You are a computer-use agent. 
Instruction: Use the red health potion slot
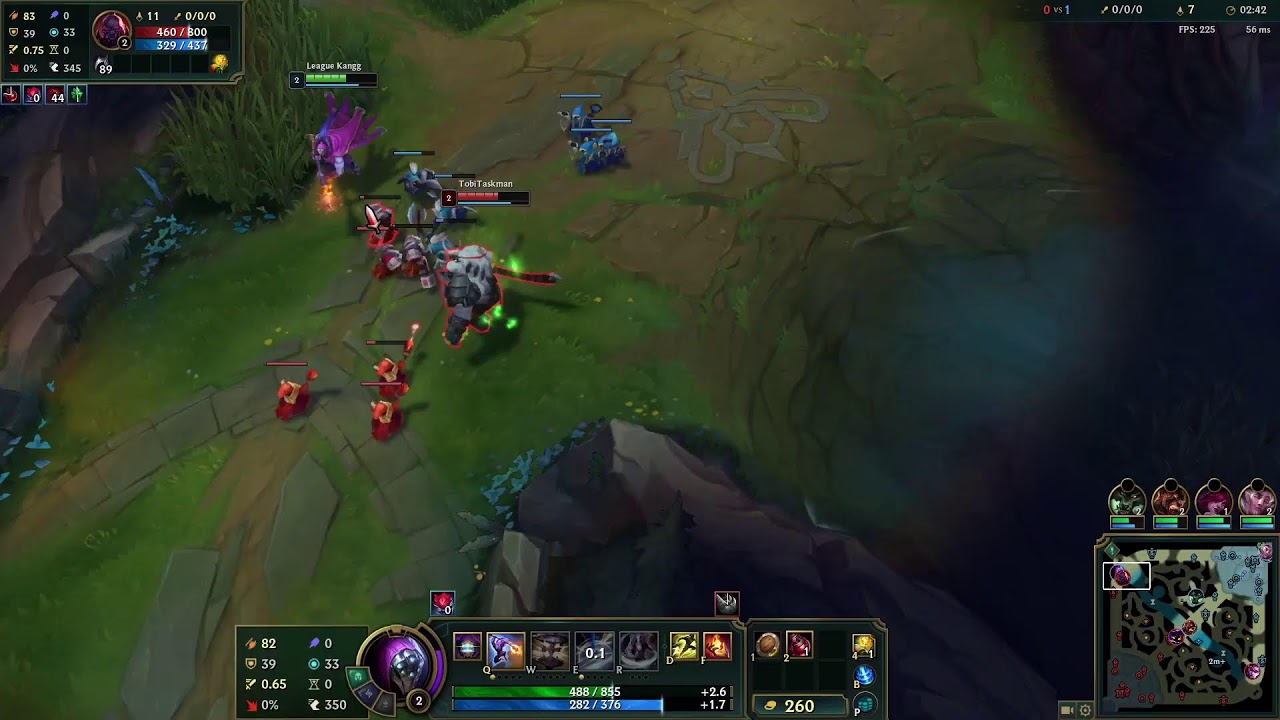[x=799, y=646]
